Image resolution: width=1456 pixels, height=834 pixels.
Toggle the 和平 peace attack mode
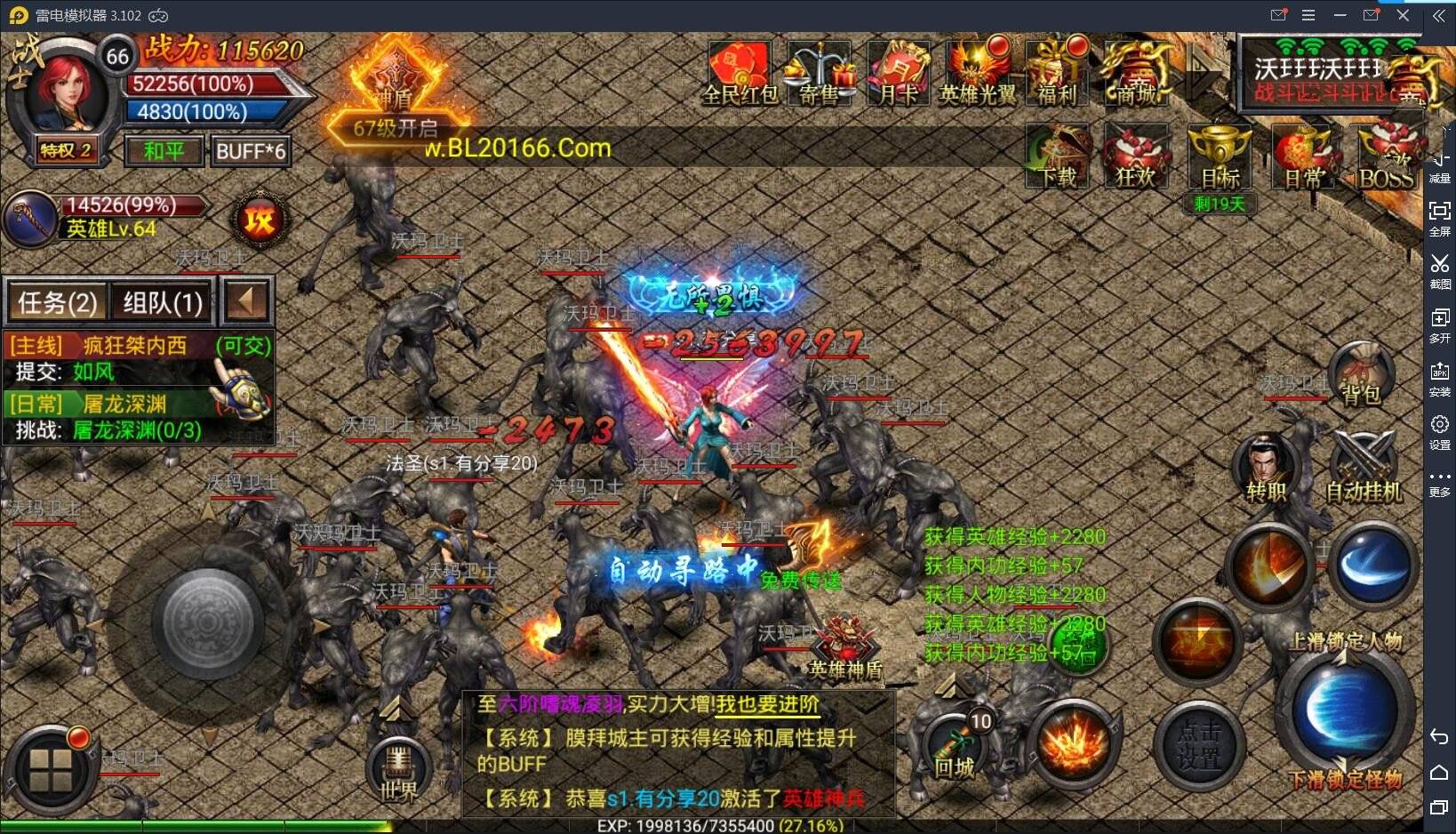[163, 150]
